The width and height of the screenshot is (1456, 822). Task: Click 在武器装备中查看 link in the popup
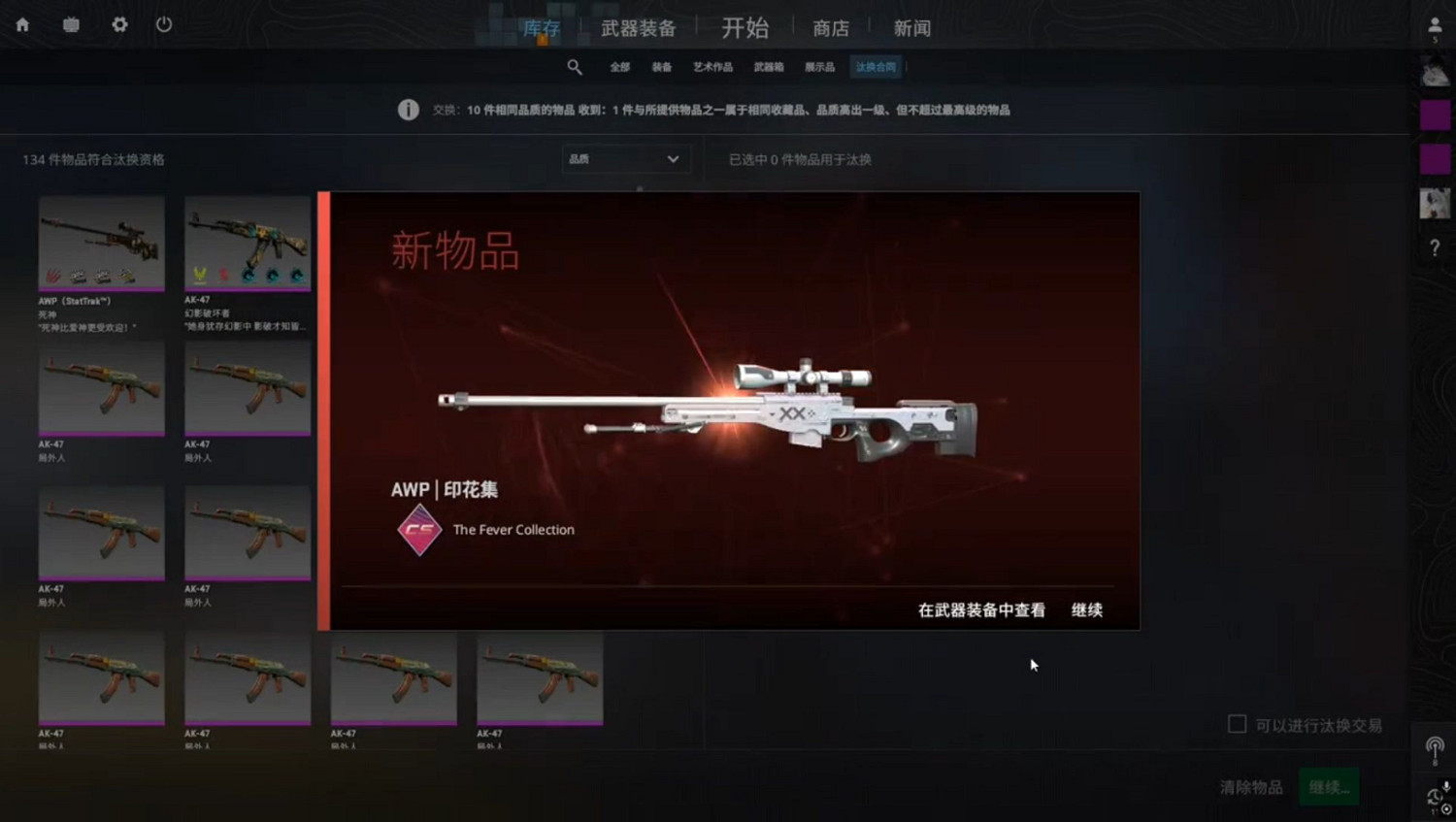(980, 610)
